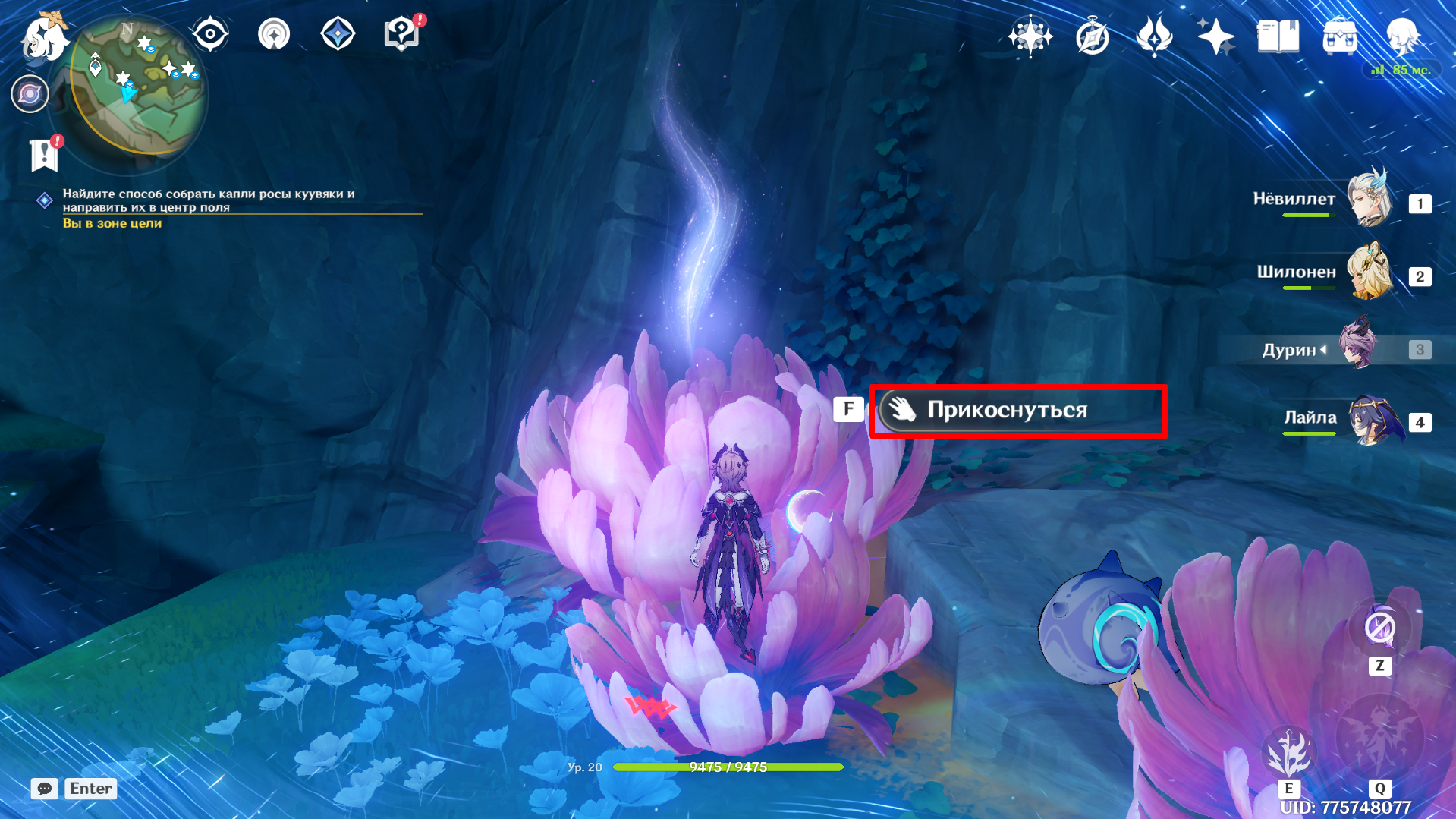Click the Прикоснуться interaction prompt

(1017, 411)
